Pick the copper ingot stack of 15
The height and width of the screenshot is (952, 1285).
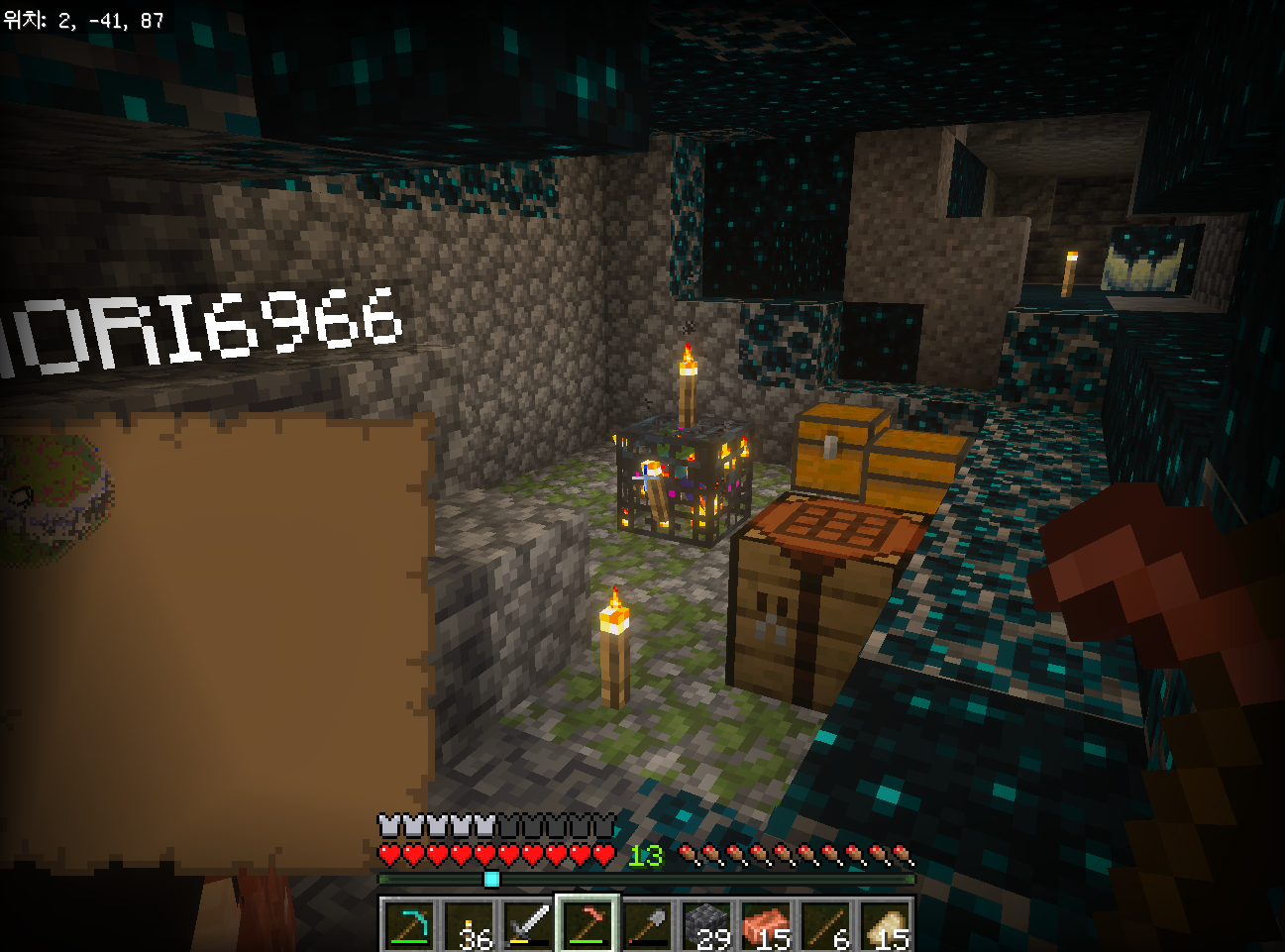pos(766,925)
